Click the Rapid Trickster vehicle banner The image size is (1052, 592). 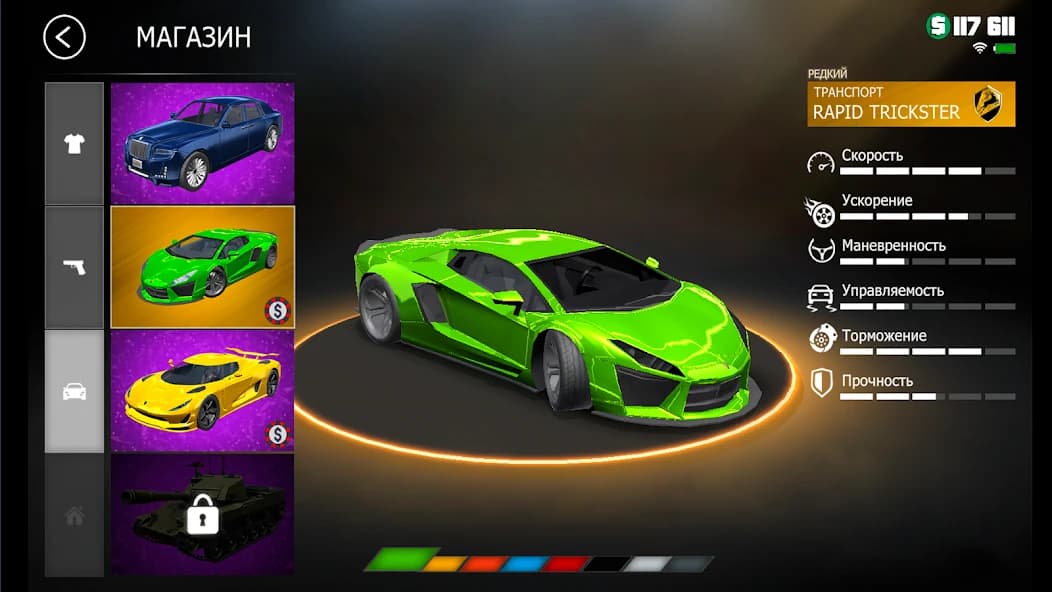point(911,104)
